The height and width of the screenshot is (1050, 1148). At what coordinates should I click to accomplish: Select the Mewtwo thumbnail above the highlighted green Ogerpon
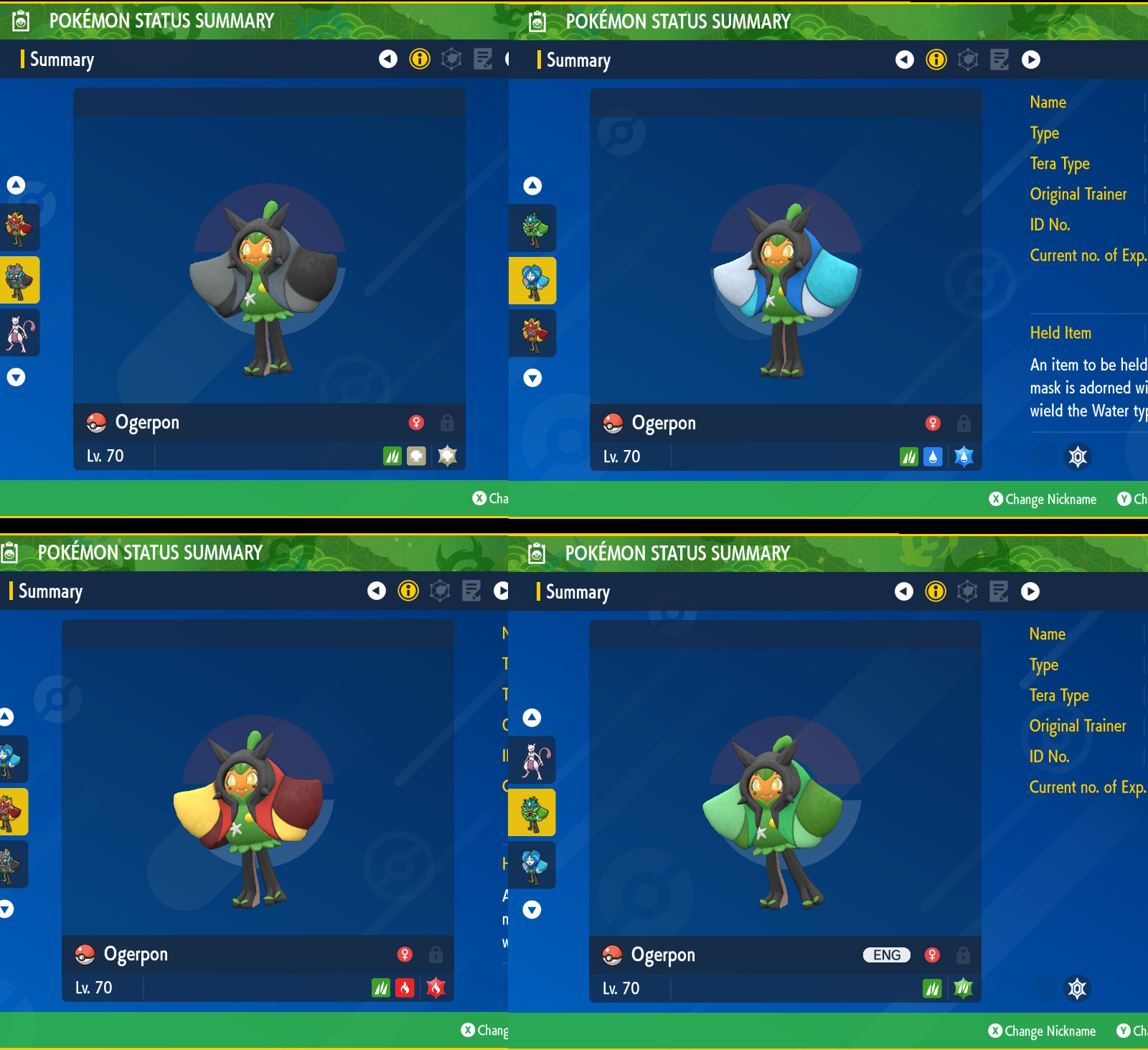coord(532,760)
